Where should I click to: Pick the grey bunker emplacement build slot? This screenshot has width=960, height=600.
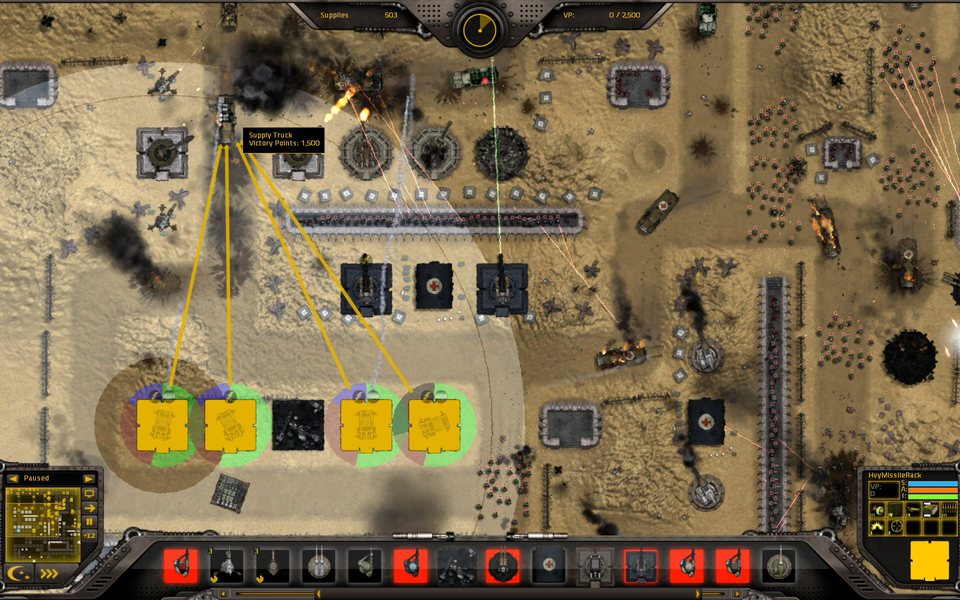tap(595, 565)
